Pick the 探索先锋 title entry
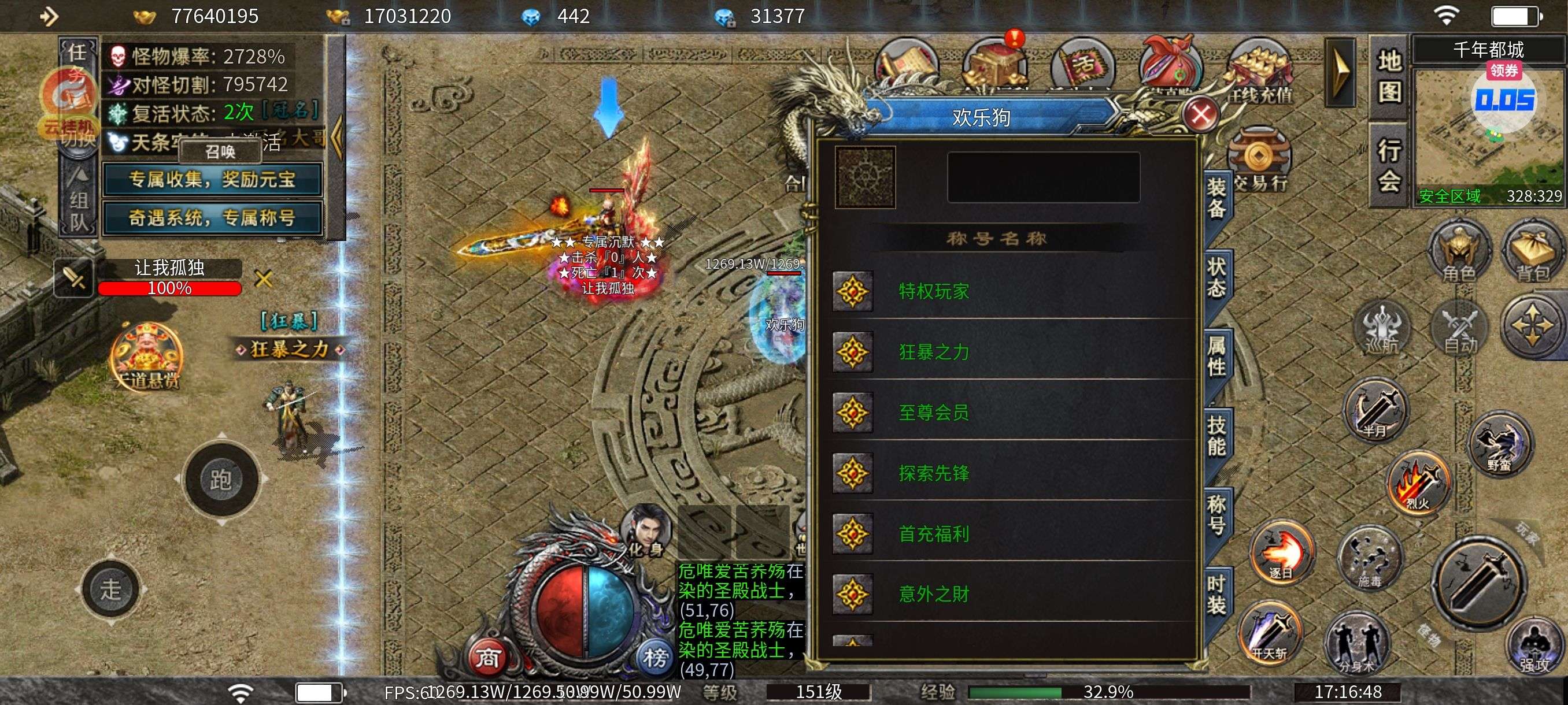The height and width of the screenshot is (705, 1568). (x=1011, y=473)
